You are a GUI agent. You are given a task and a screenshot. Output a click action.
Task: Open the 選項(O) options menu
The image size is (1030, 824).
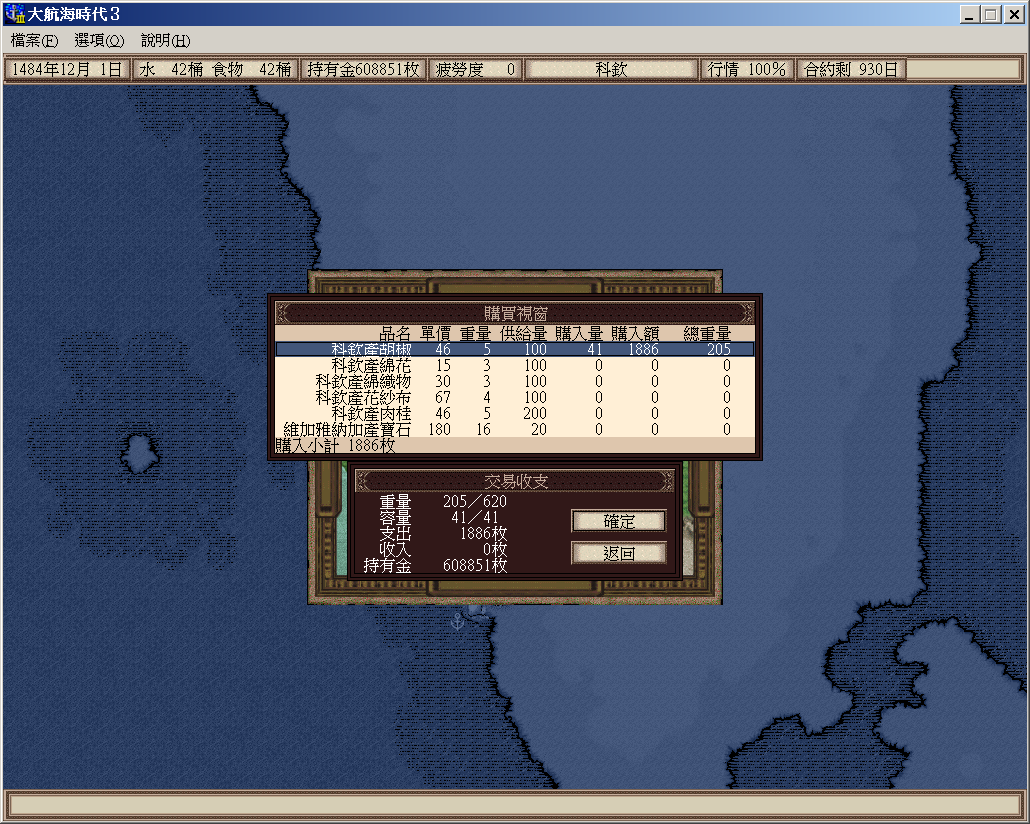pos(99,41)
